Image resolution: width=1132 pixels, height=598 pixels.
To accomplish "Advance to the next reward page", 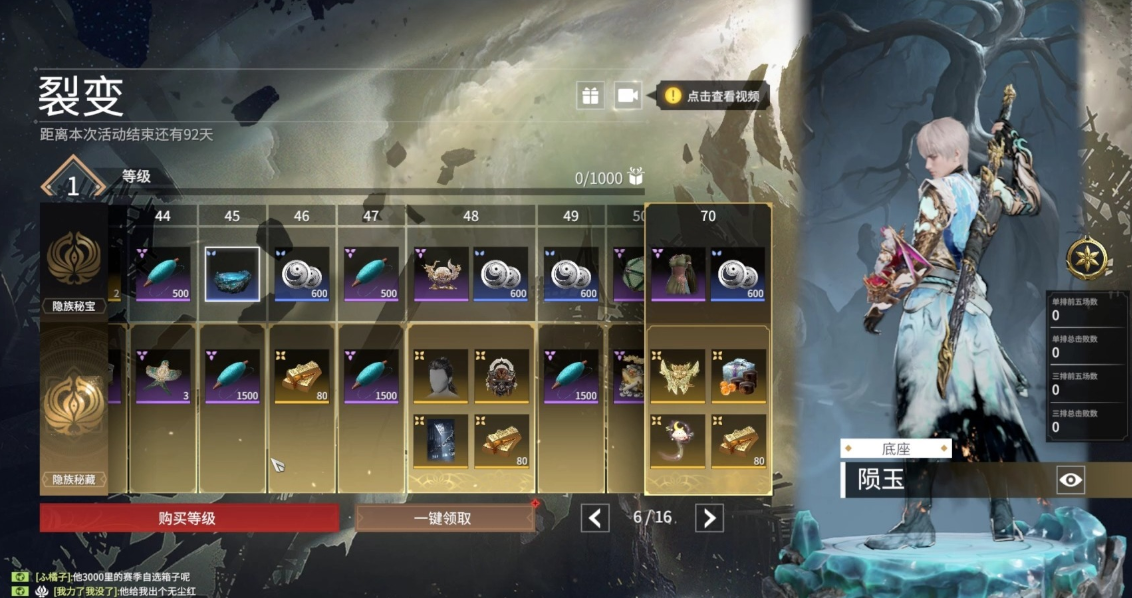I will pyautogui.click(x=709, y=517).
